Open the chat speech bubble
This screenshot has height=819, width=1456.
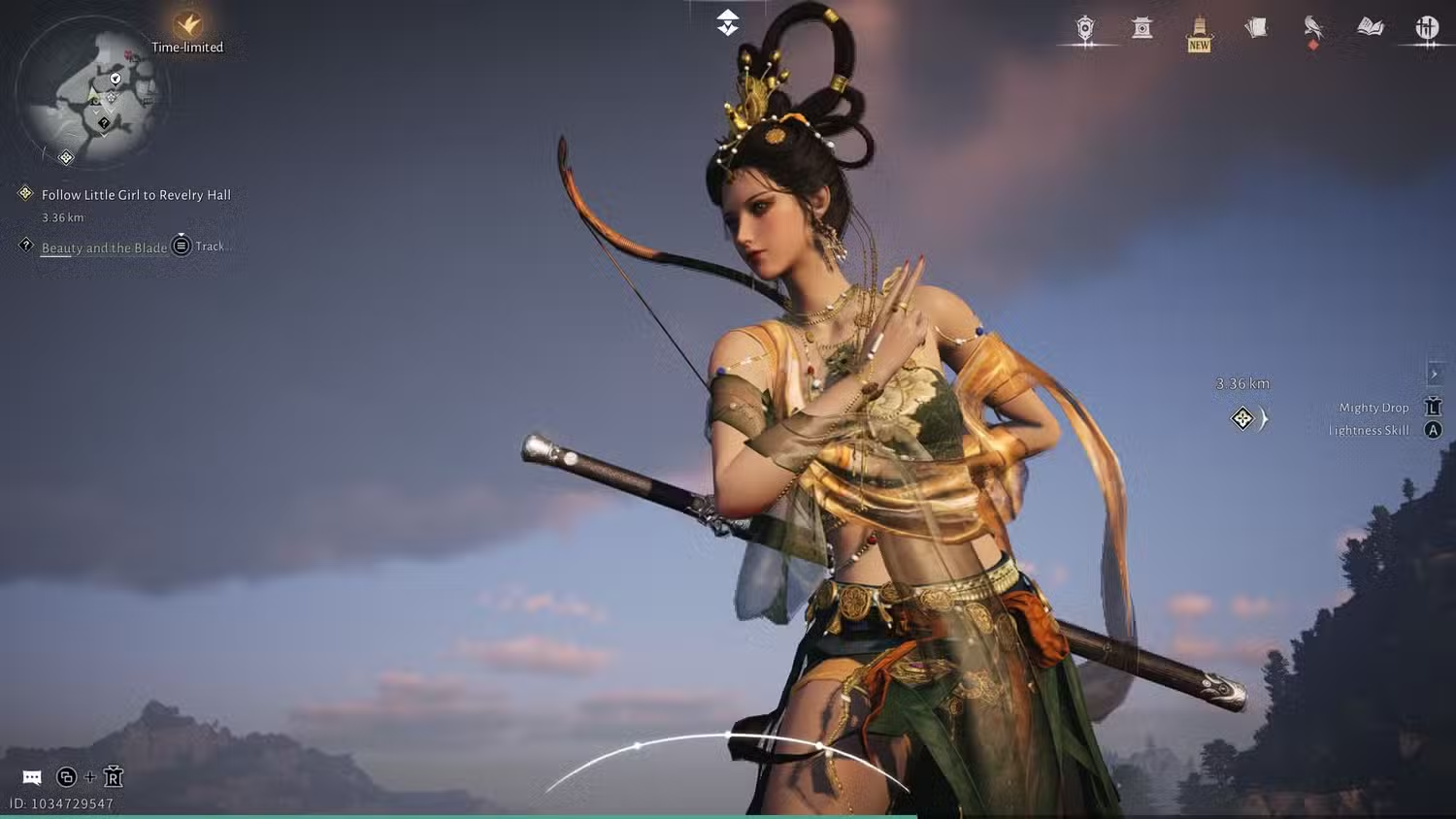[x=32, y=777]
